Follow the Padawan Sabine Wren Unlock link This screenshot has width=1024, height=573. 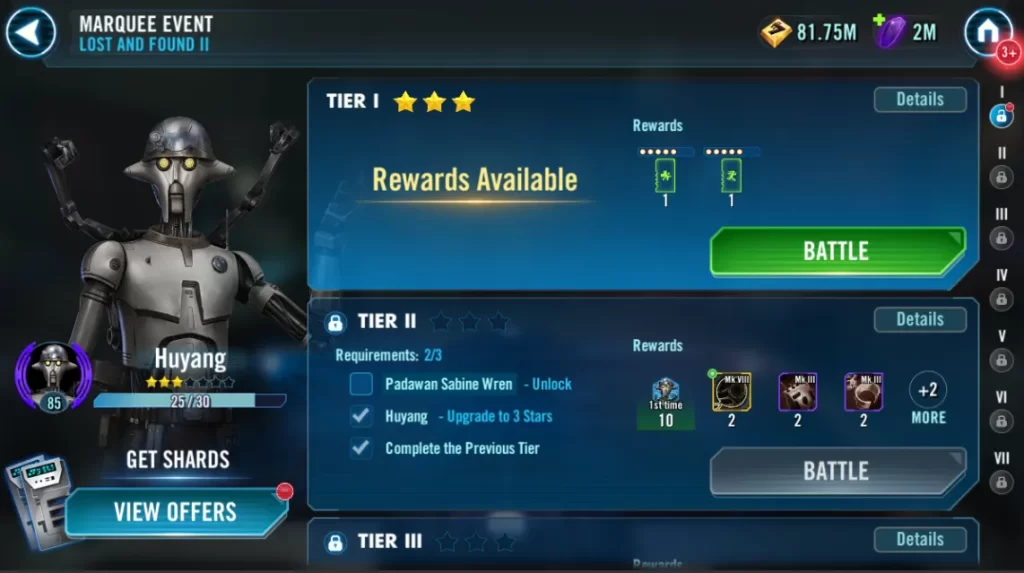pos(552,384)
